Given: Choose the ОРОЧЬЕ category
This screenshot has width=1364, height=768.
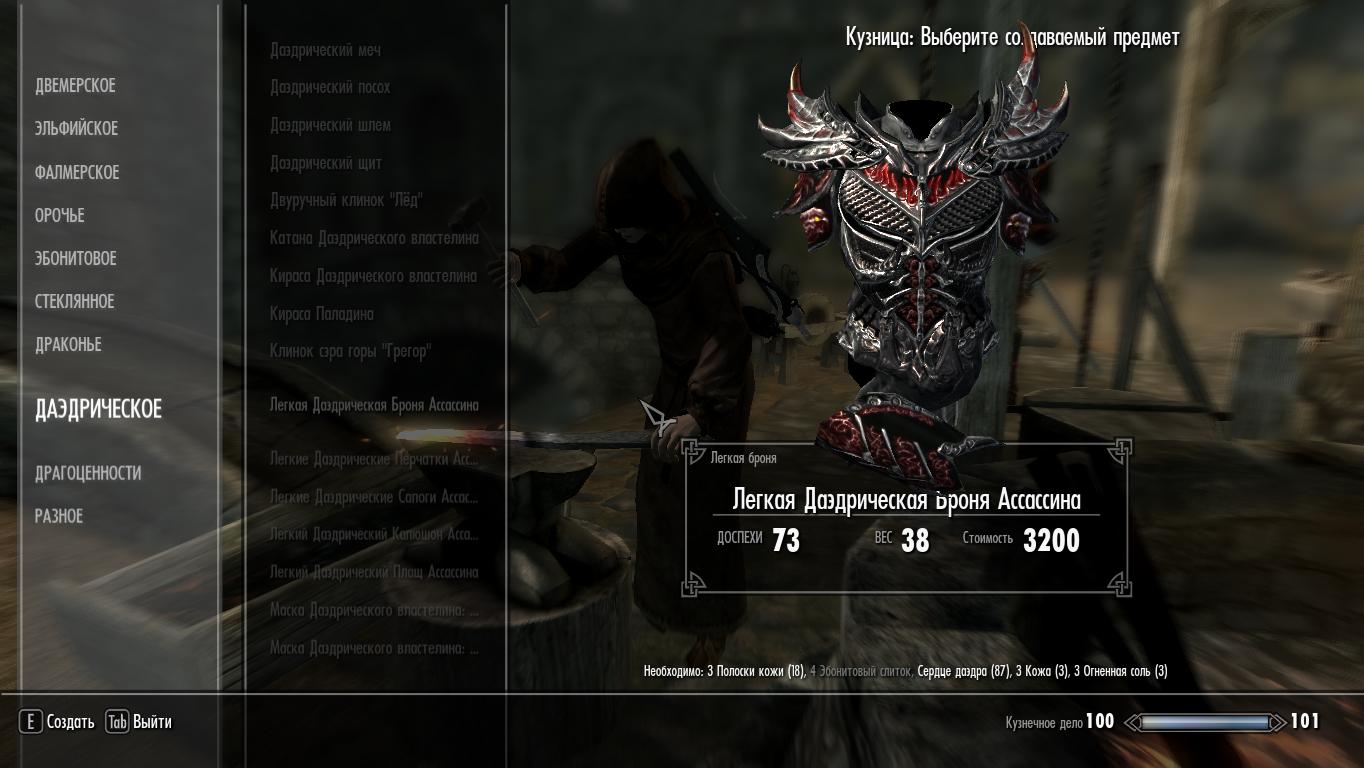Looking at the screenshot, I should [60, 216].
